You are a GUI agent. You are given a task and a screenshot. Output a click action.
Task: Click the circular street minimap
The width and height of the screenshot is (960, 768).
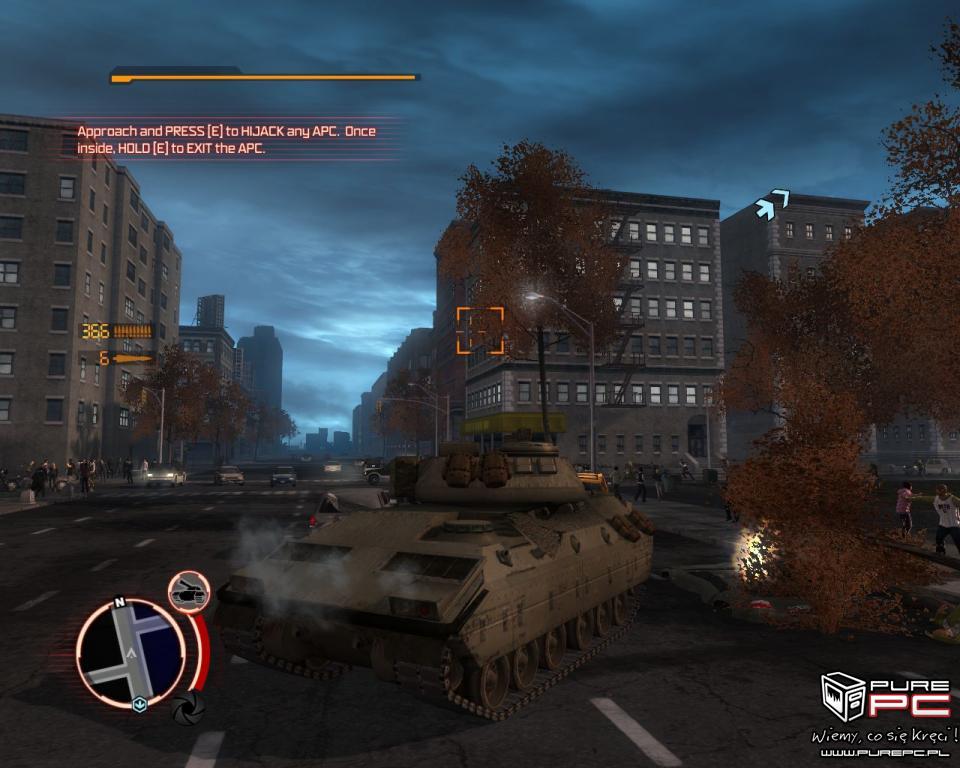point(130,653)
